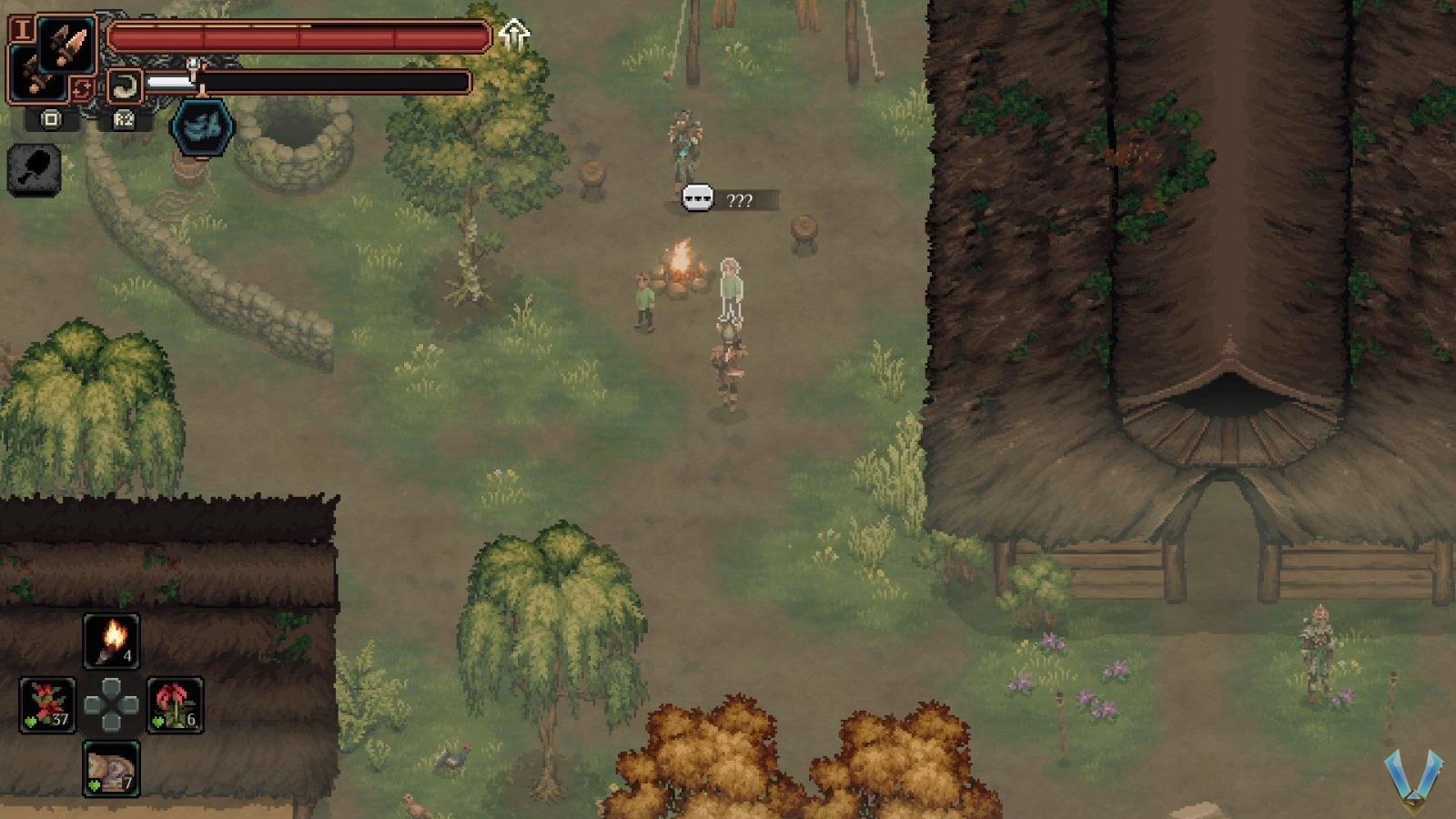Image resolution: width=1456 pixels, height=819 pixels.
Task: Select the 'I' slot indicator label
Action: [x=25, y=31]
